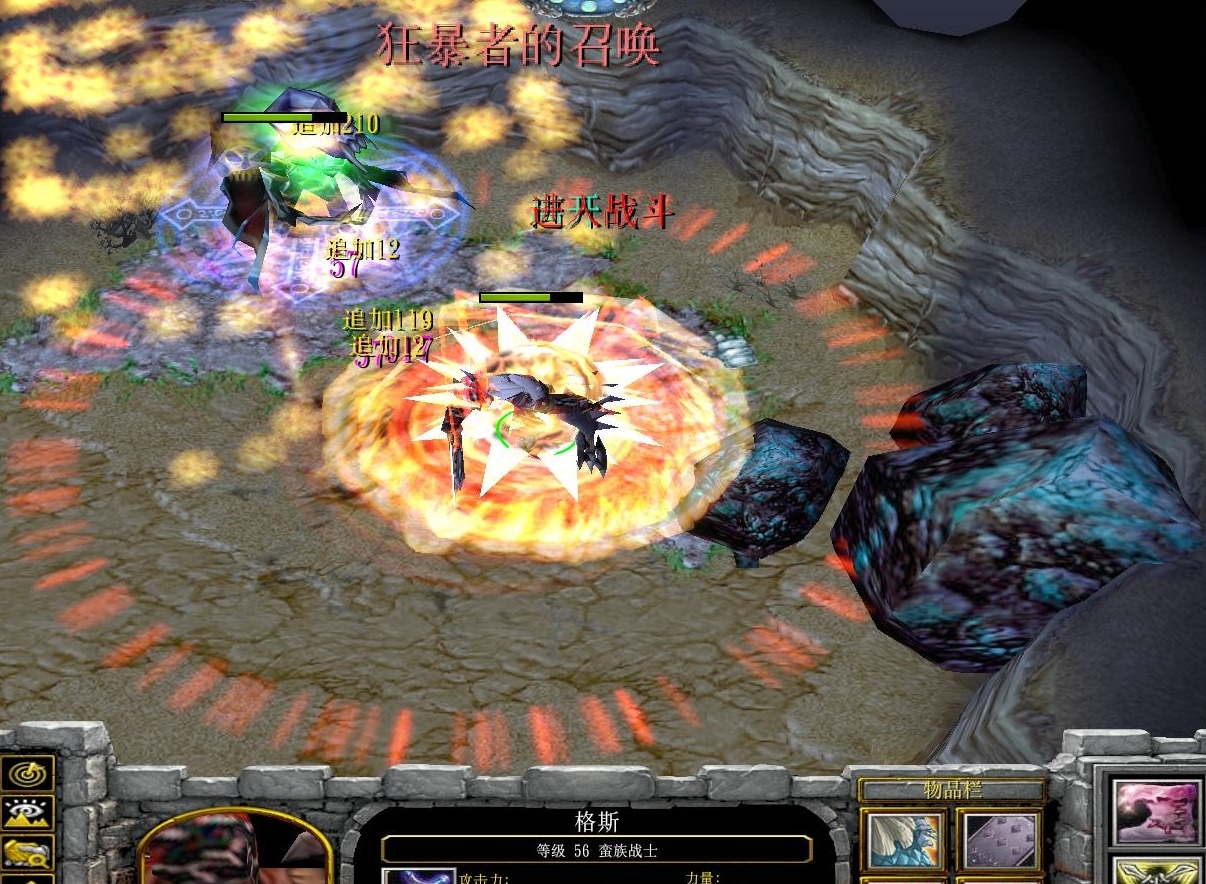Viewport: 1206px width, 884px height.
Task: Activate the pink scroll ability icon
Action: (x=1157, y=812)
